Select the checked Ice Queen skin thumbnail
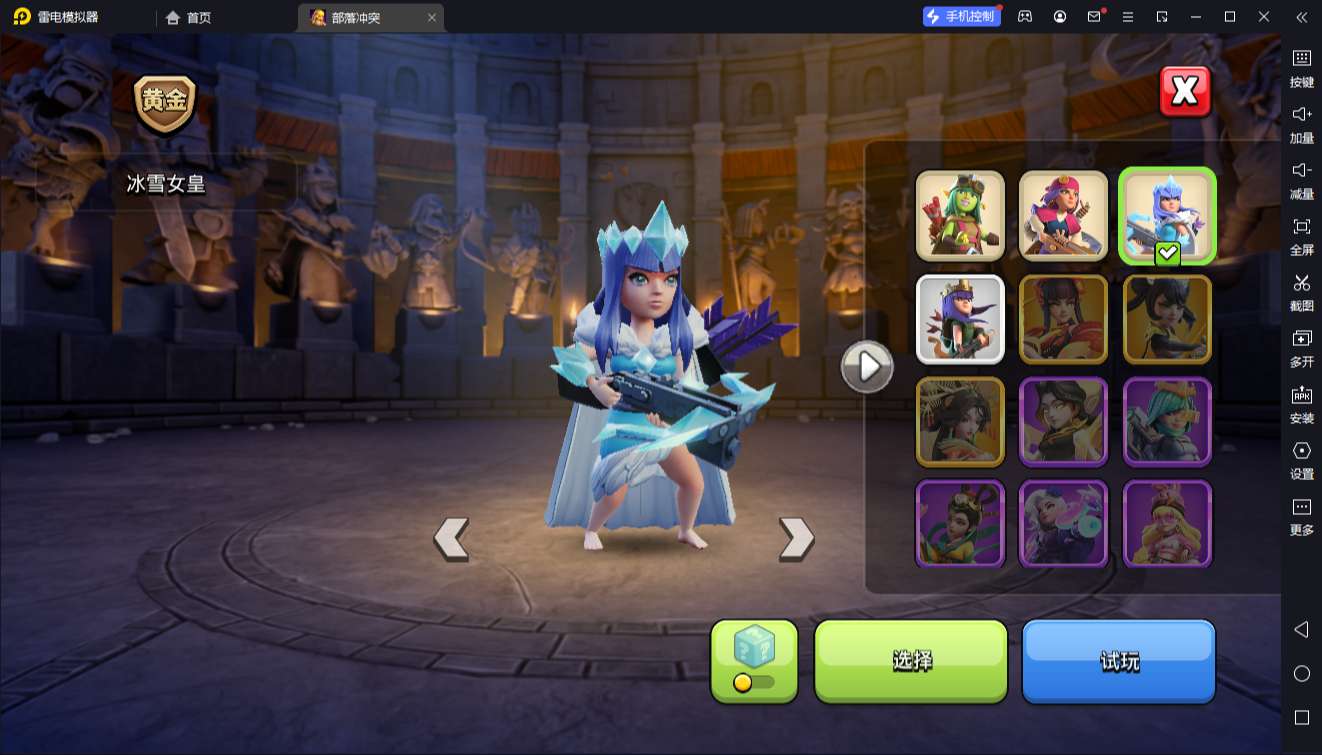The height and width of the screenshot is (755, 1322). pyautogui.click(x=1167, y=215)
